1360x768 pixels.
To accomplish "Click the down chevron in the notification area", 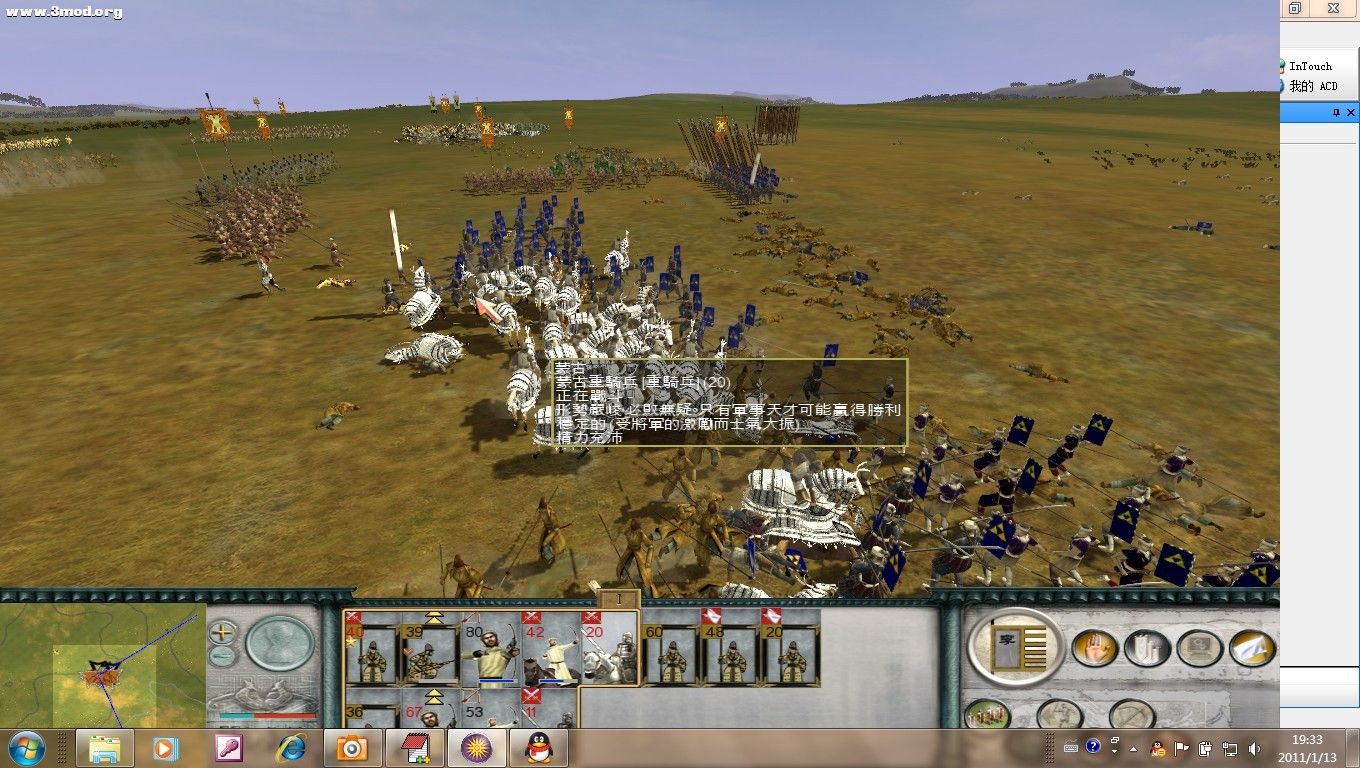I will pyautogui.click(x=1115, y=753).
